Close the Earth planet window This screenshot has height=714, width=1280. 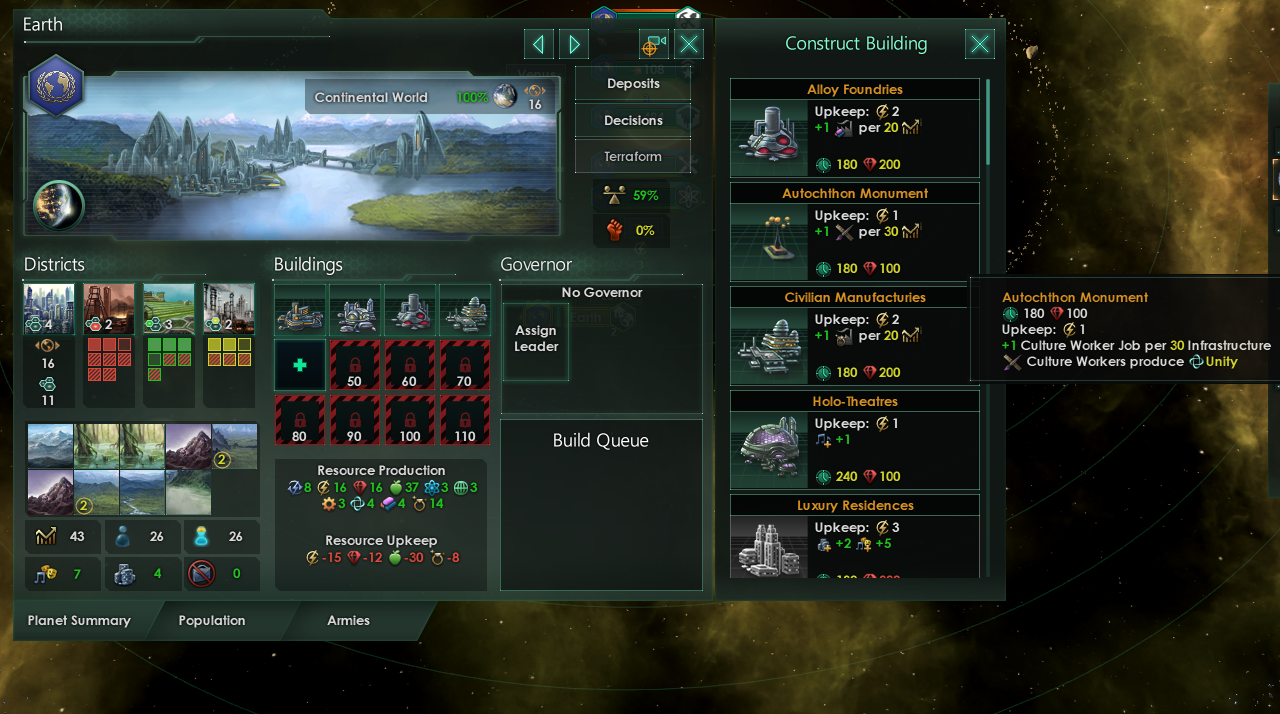click(689, 44)
